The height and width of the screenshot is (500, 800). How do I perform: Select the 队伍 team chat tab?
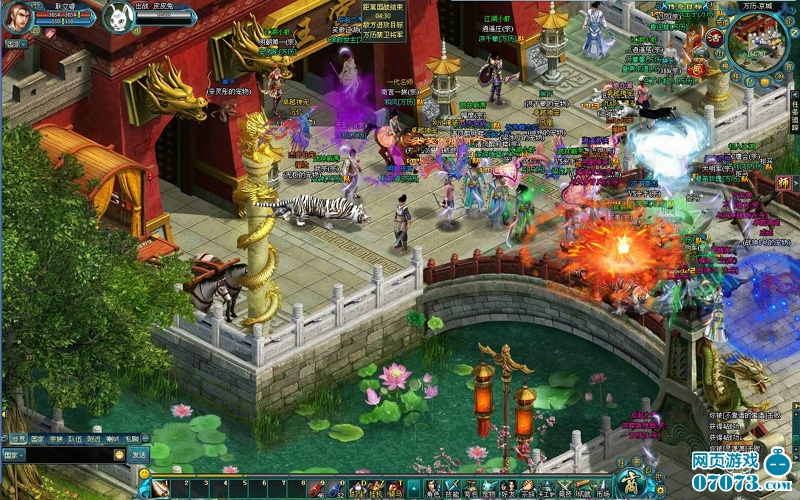75,438
